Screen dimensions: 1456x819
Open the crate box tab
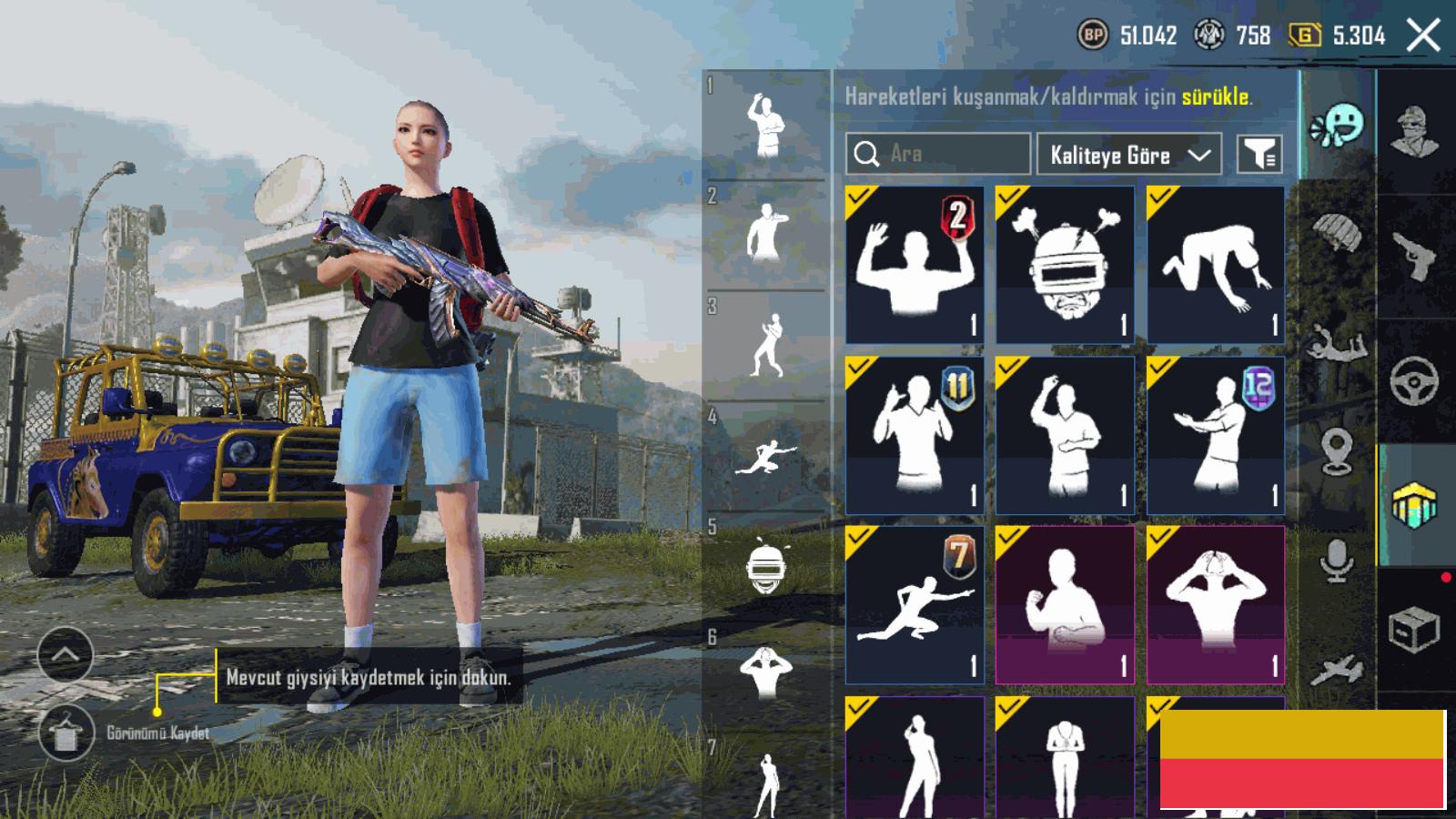[x=1415, y=630]
